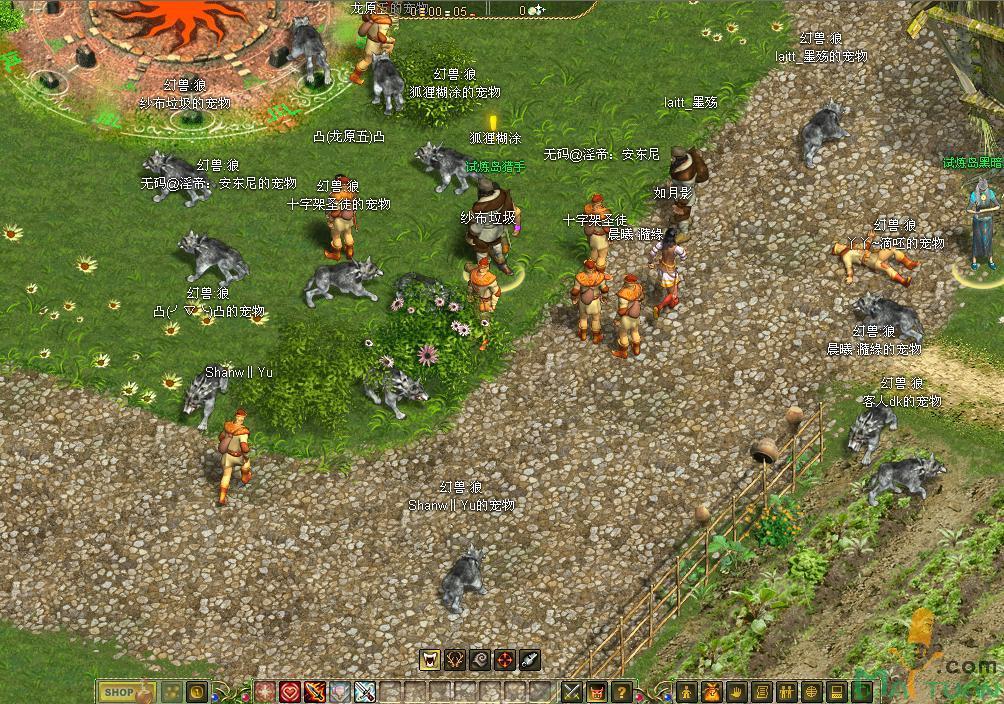Toggle the crossed swords icon
The height and width of the screenshot is (704, 1004).
pos(572,691)
